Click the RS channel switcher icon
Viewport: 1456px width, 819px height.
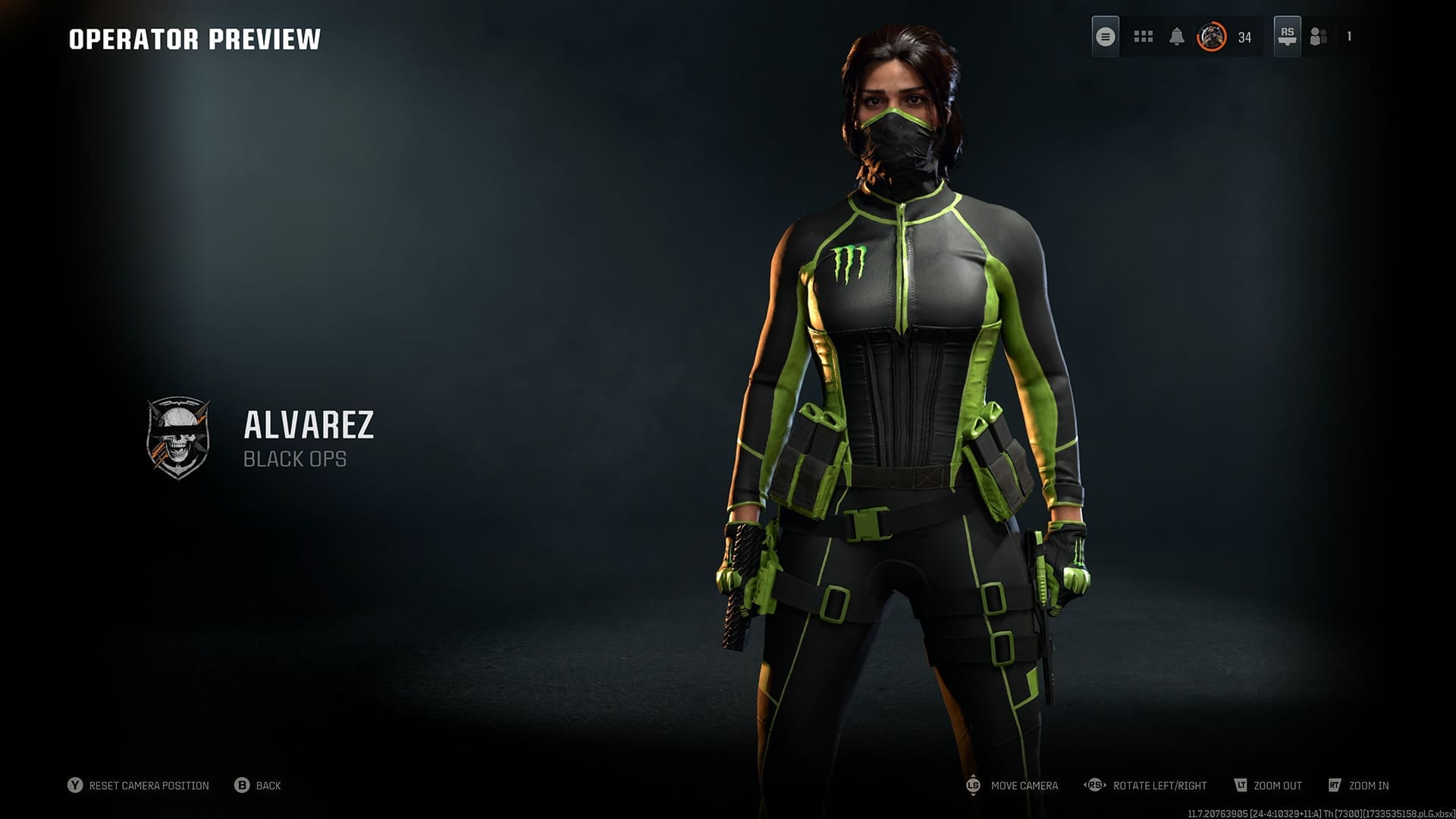click(x=1287, y=36)
